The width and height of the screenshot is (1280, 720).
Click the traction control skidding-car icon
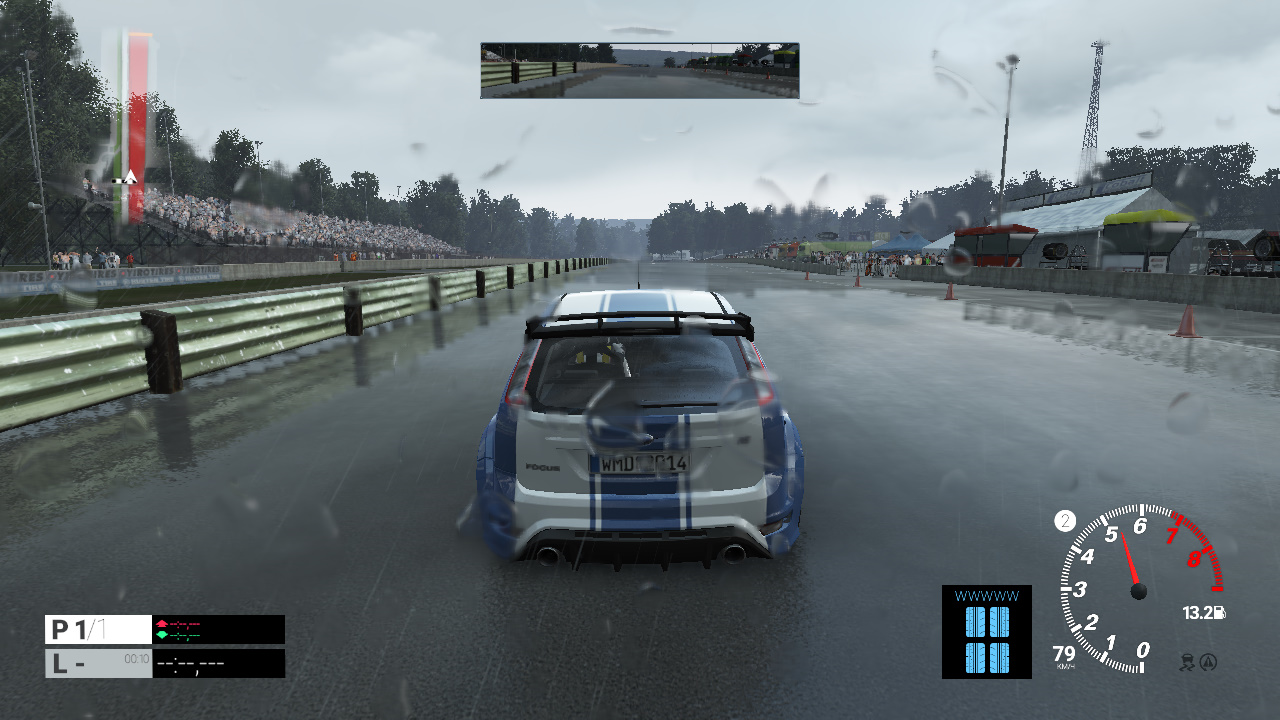[1189, 661]
